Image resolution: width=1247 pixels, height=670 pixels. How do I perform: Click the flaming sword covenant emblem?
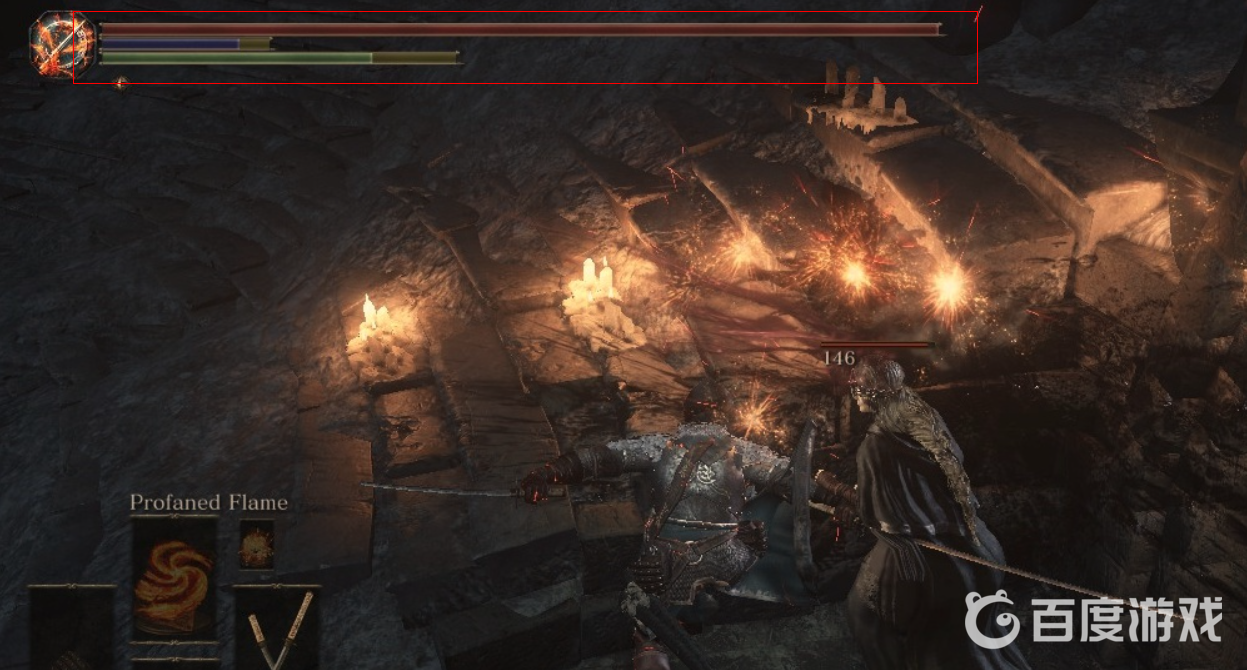[x=62, y=43]
